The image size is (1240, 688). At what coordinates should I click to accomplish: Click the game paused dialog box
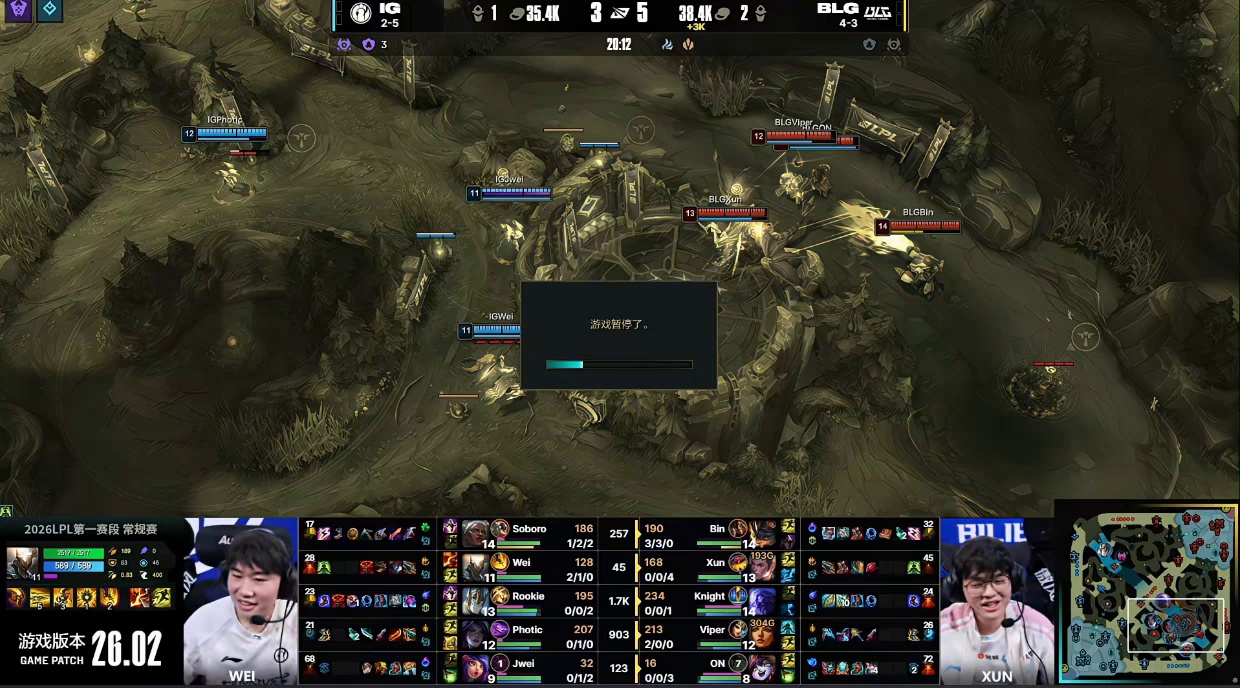618,335
